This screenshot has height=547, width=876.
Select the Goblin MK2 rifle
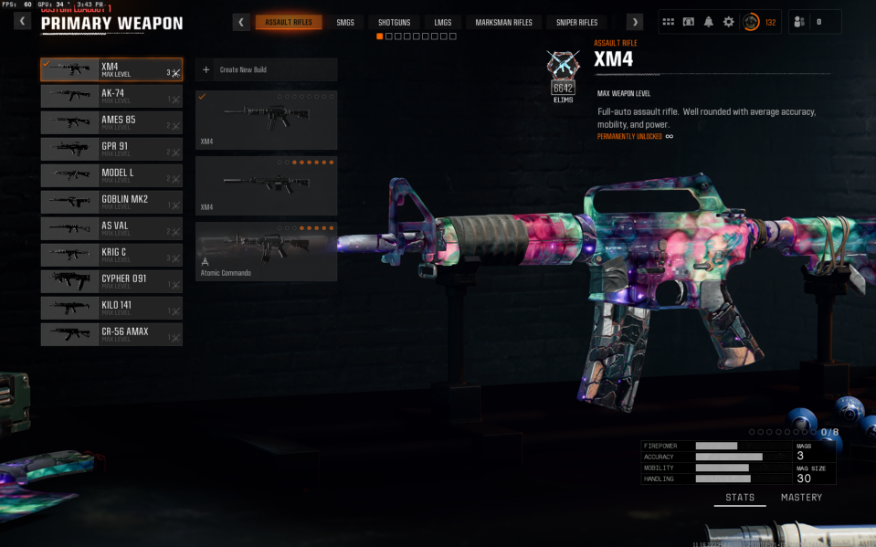click(111, 202)
